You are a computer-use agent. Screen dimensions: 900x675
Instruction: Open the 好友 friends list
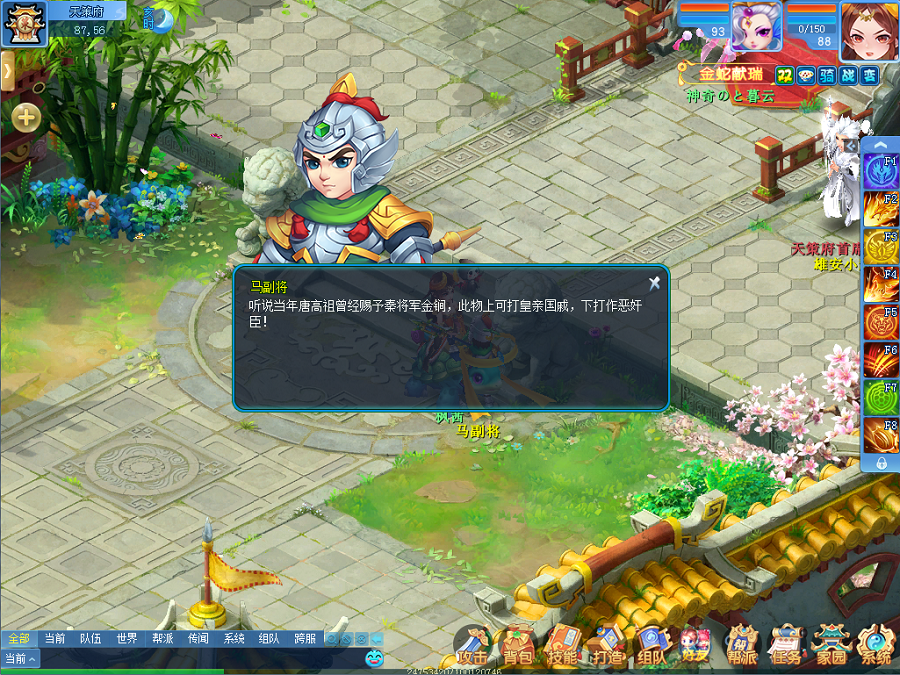coord(695,646)
